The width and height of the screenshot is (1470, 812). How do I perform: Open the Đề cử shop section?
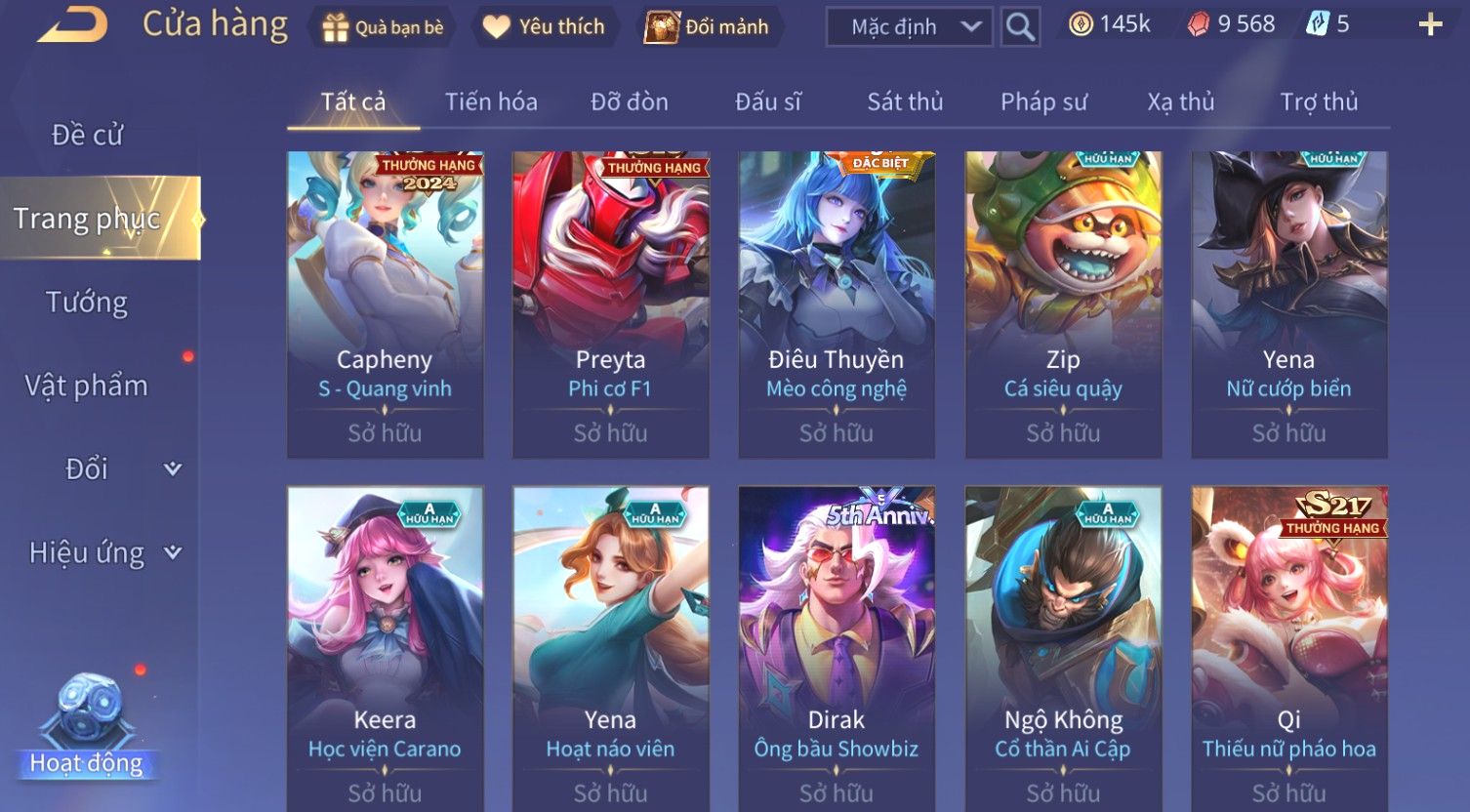pos(88,135)
